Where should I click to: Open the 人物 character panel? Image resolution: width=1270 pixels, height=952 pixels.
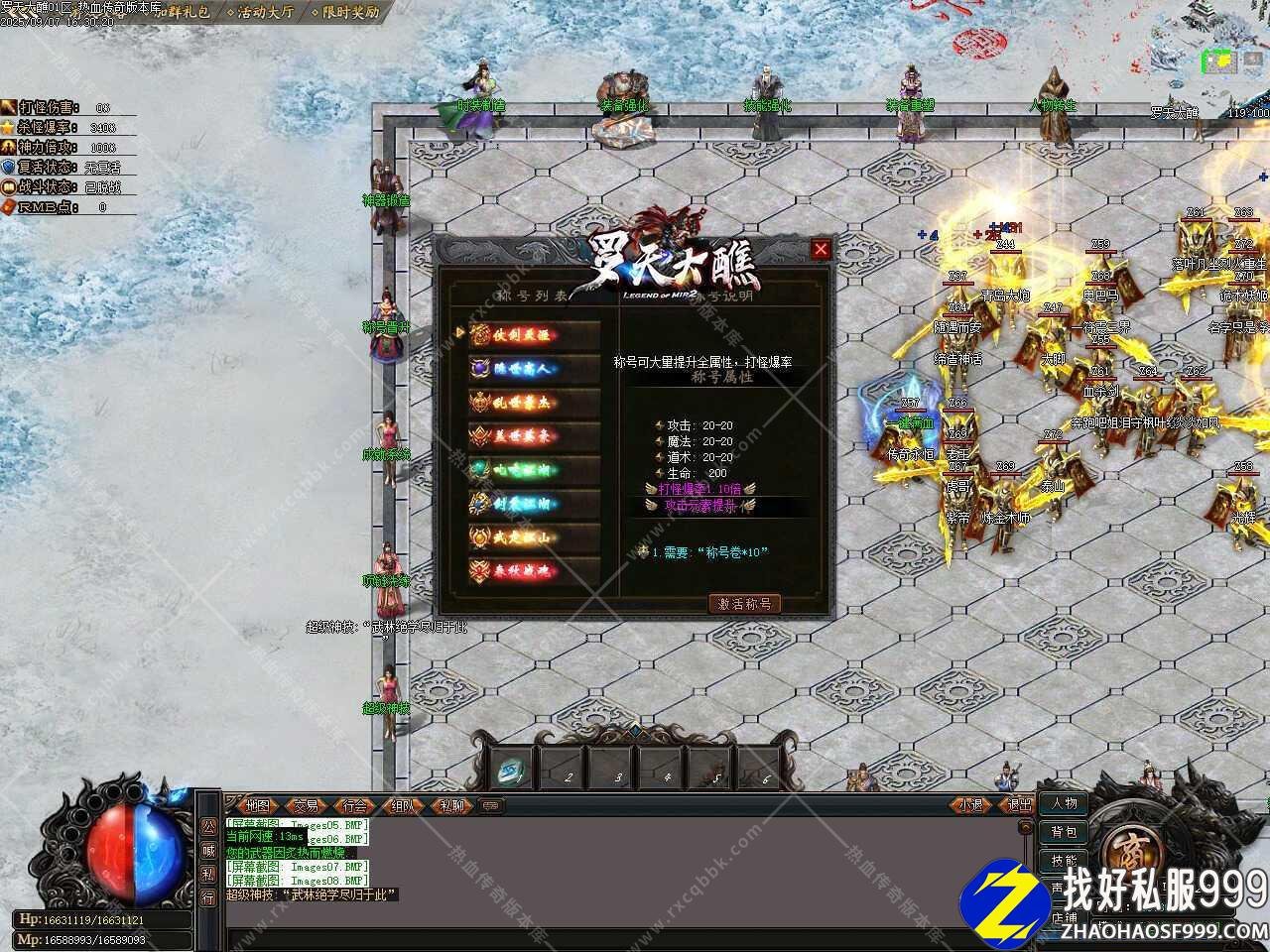pyautogui.click(x=1064, y=803)
